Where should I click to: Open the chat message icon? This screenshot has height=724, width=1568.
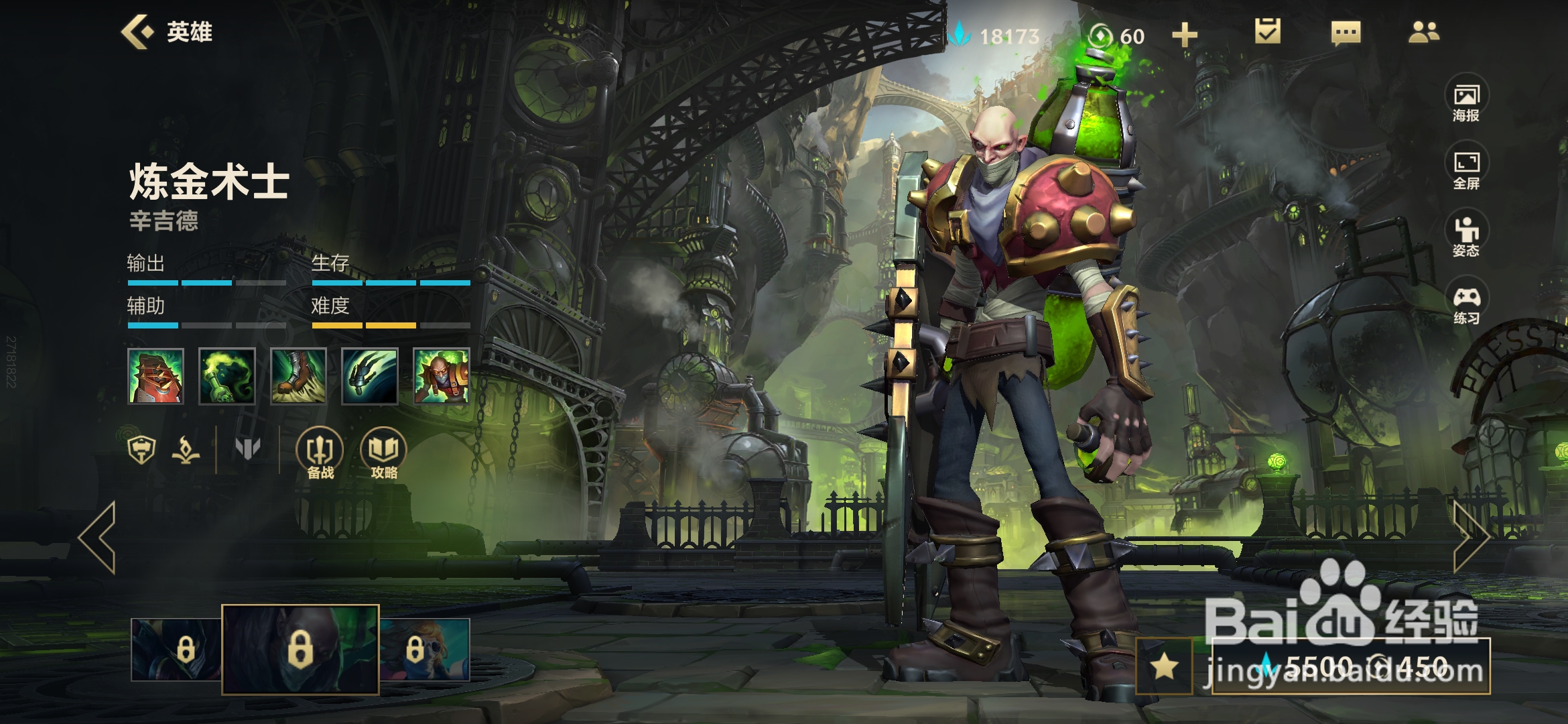[x=1346, y=32]
